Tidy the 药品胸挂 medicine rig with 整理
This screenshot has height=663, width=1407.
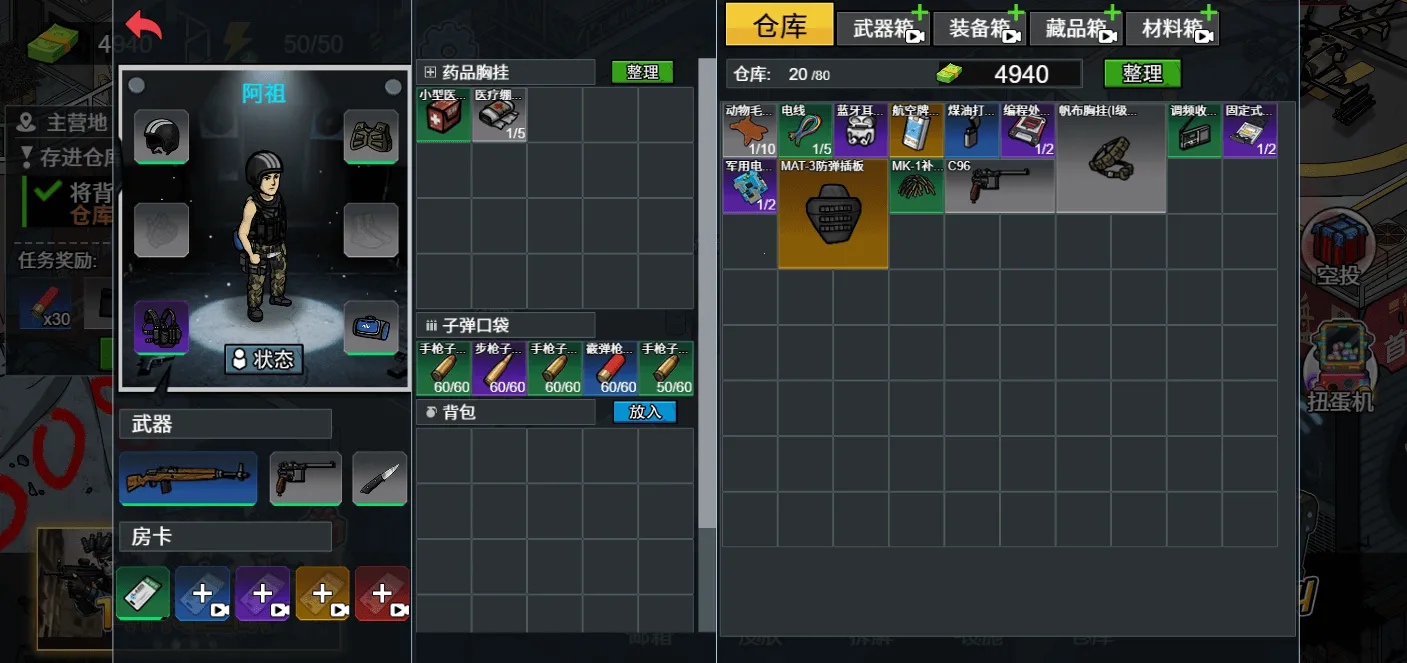click(642, 72)
